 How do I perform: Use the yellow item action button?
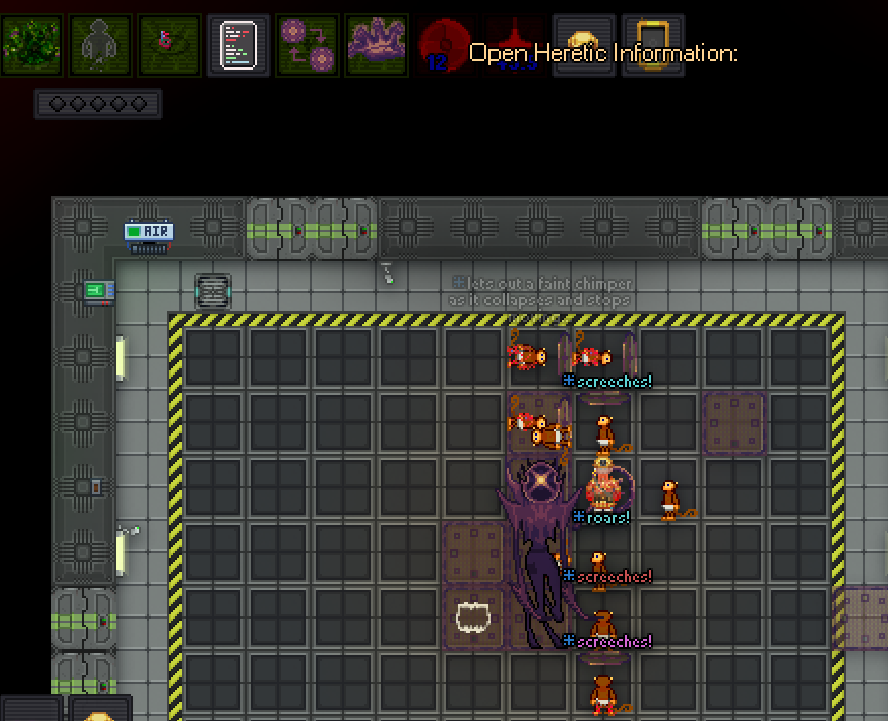click(584, 45)
